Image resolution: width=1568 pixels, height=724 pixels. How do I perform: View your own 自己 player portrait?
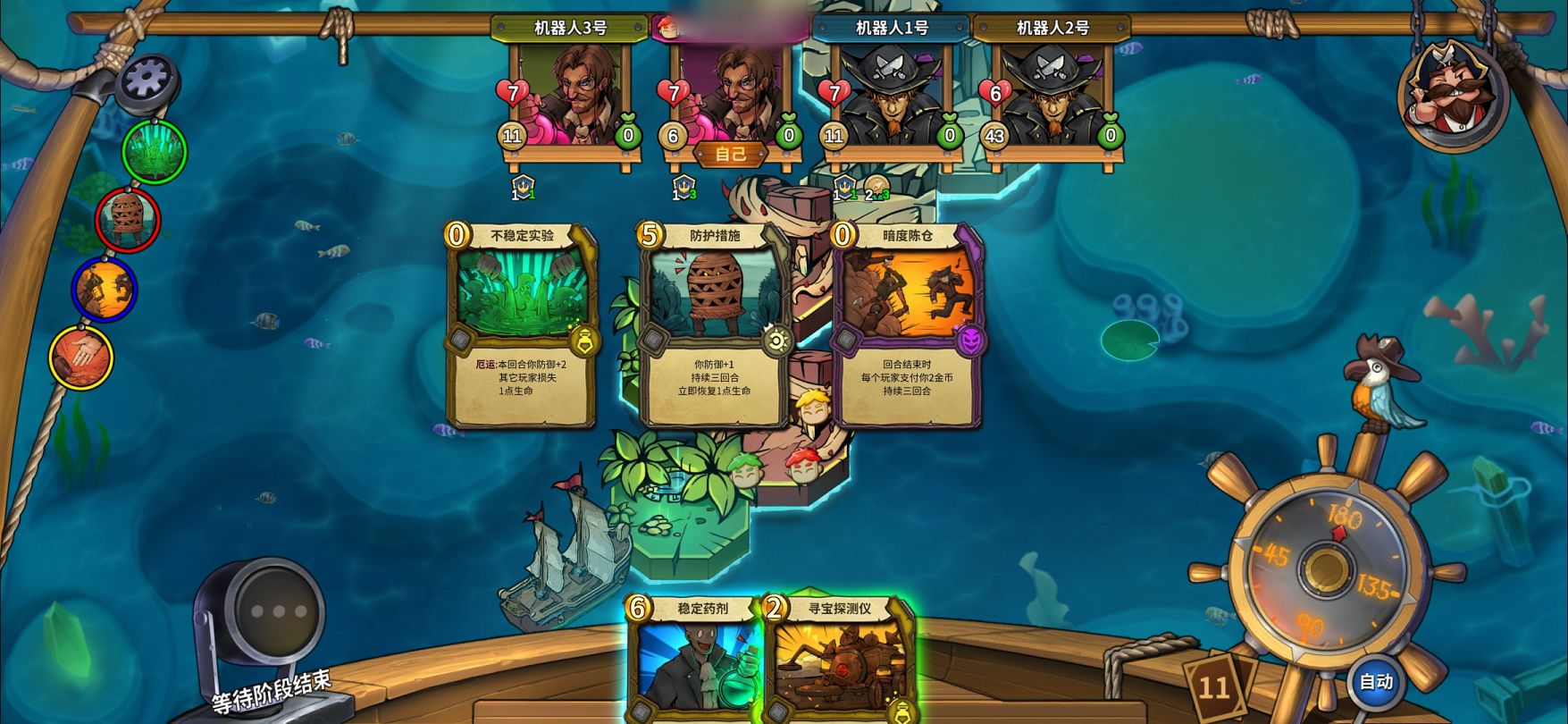pyautogui.click(x=731, y=94)
